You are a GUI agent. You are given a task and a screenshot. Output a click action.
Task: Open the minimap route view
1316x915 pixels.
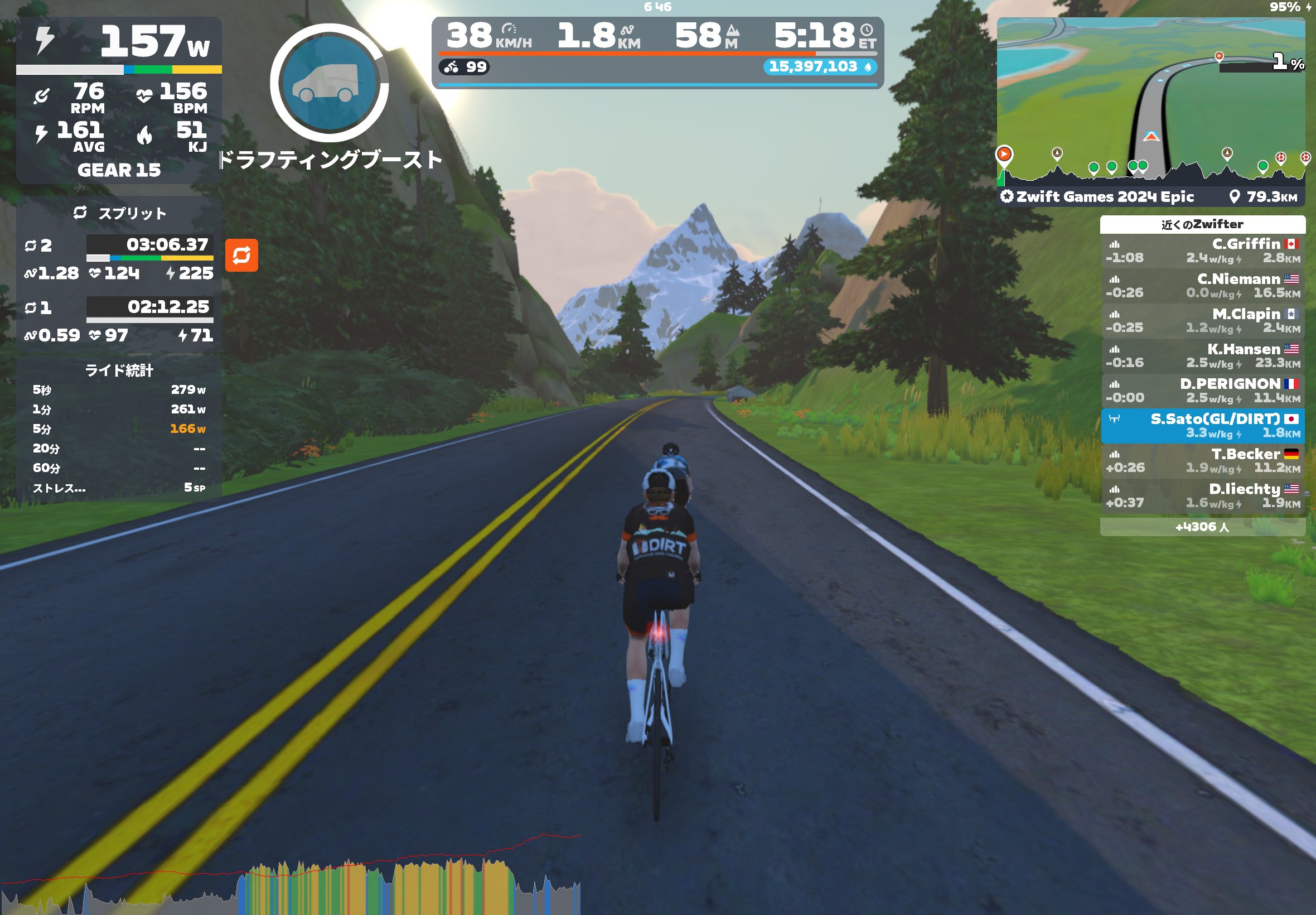click(1150, 98)
